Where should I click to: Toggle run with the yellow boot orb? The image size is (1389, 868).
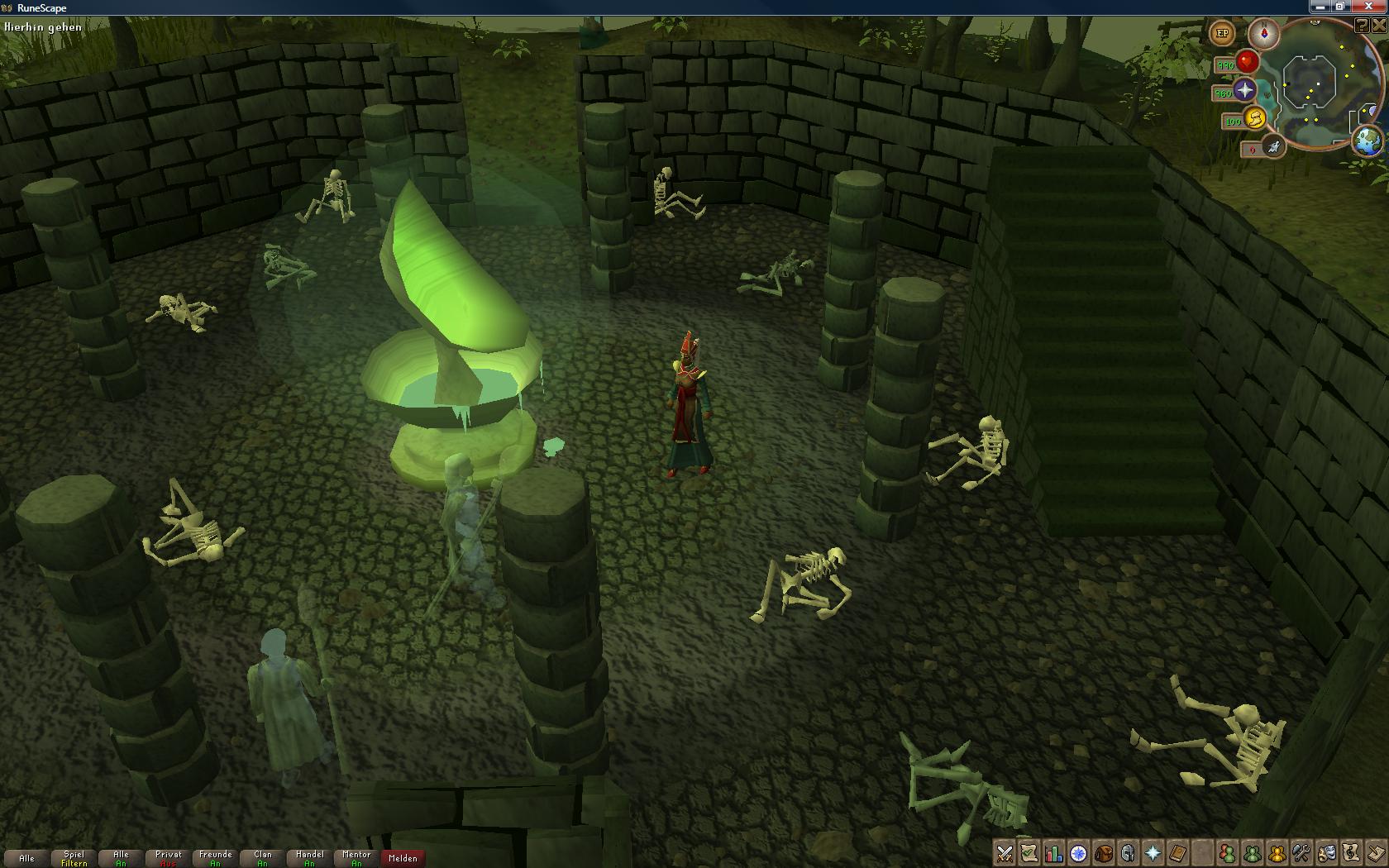pyautogui.click(x=1254, y=119)
